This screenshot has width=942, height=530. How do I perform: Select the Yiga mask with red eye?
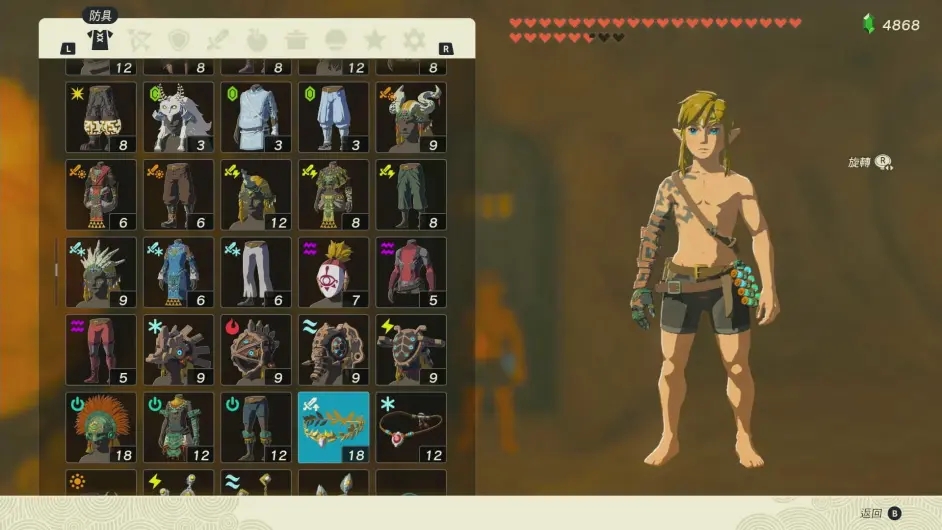pos(333,272)
